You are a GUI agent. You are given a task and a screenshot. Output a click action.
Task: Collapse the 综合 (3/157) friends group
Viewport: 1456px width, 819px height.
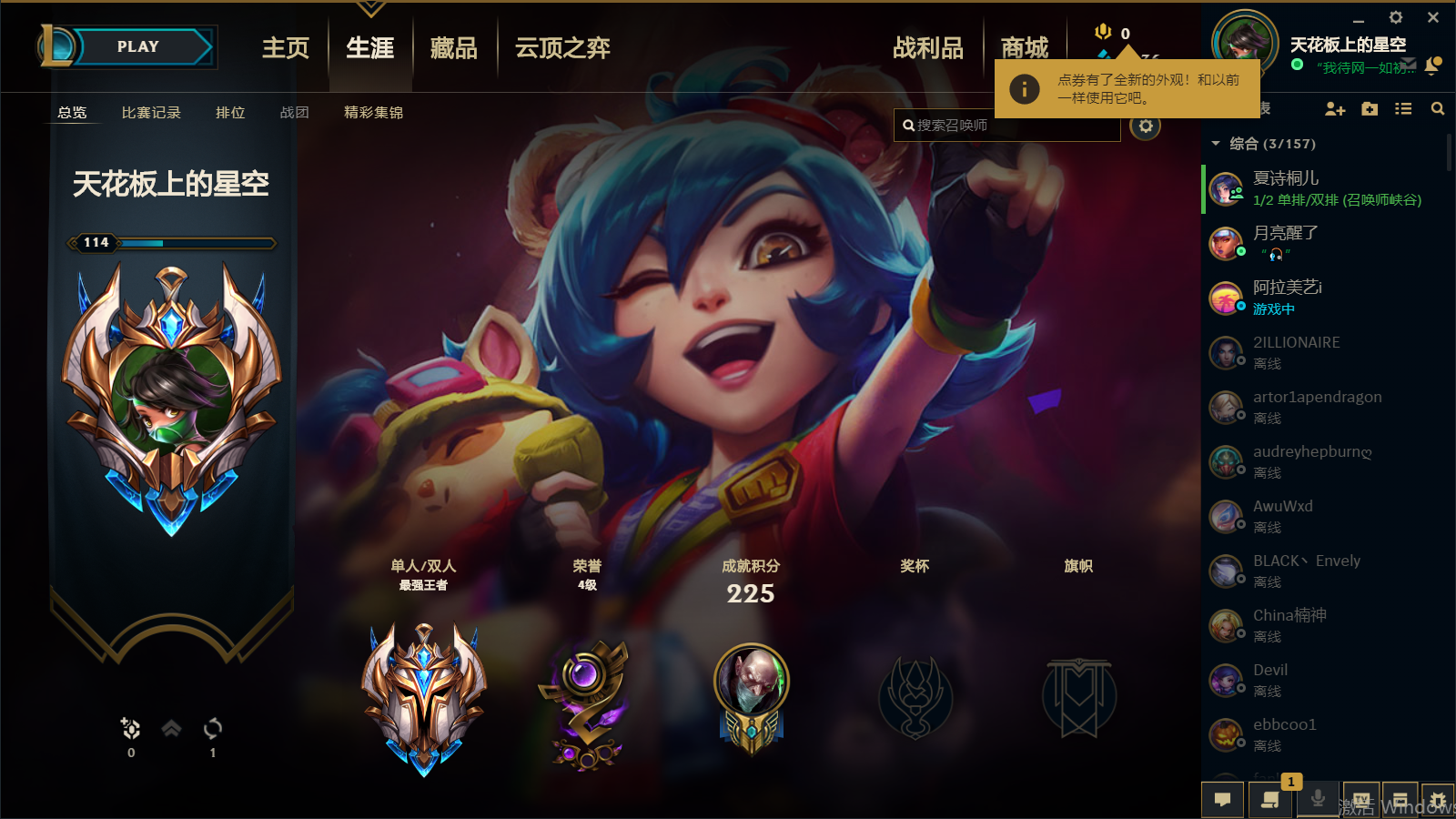click(1217, 143)
